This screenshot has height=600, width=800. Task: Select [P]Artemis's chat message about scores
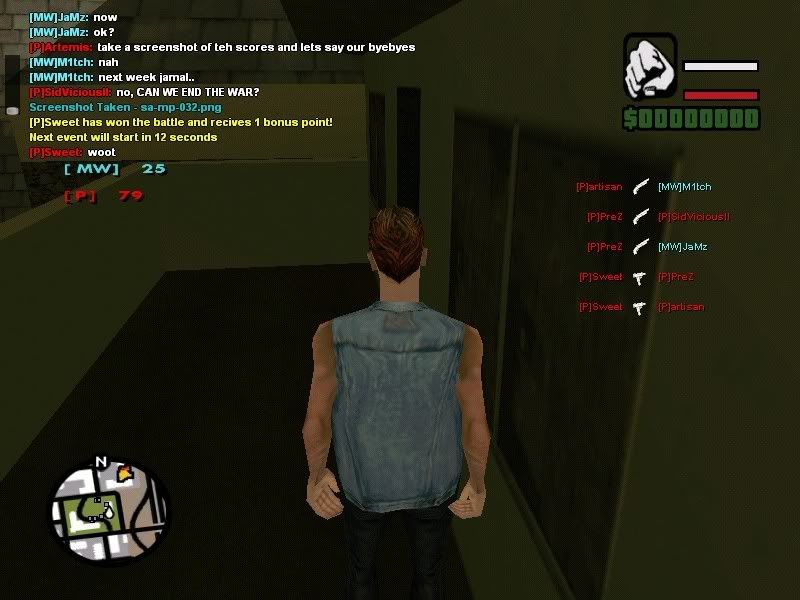(222, 47)
